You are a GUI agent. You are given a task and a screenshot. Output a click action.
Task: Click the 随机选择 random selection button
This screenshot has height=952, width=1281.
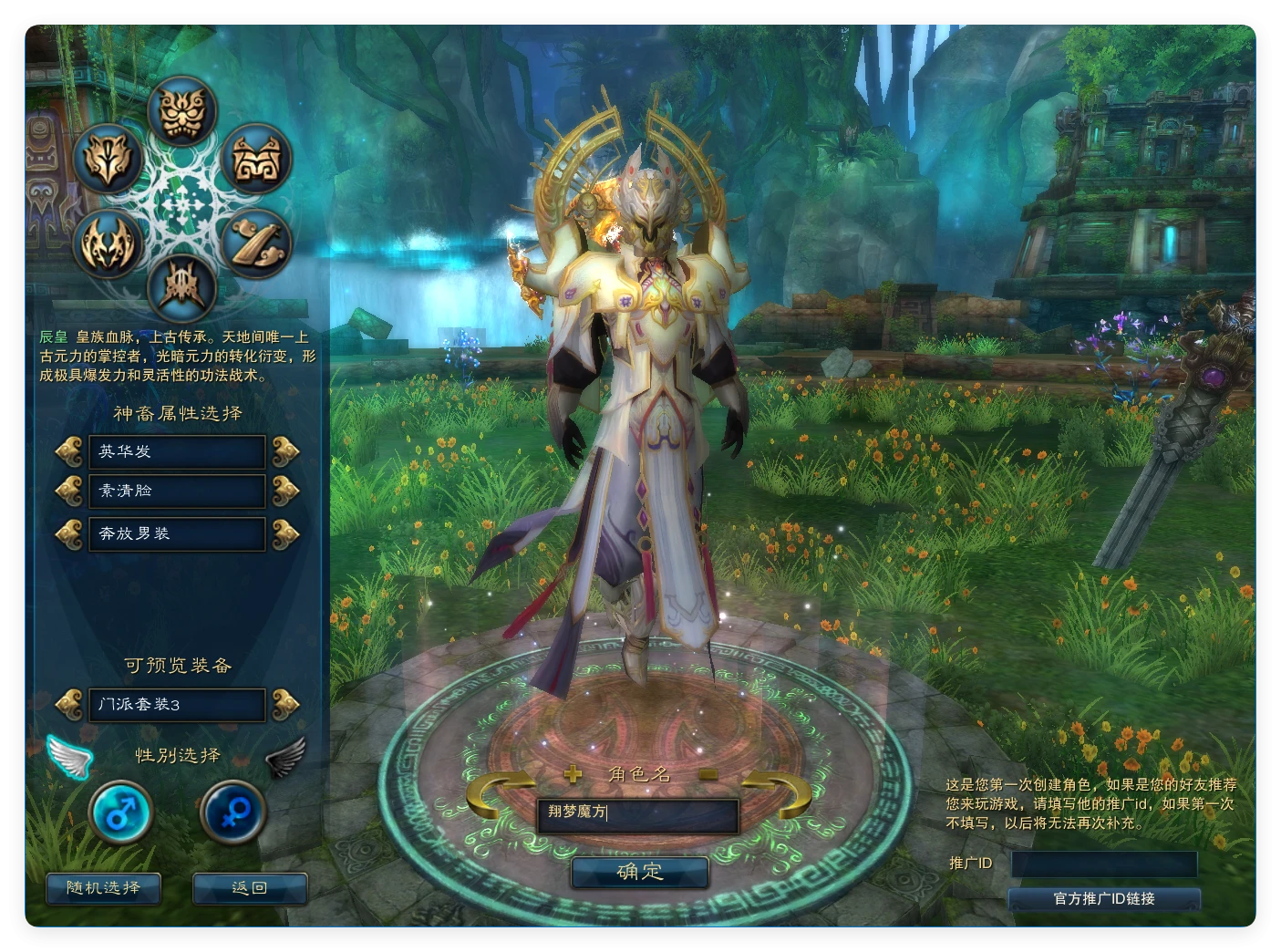(x=103, y=888)
